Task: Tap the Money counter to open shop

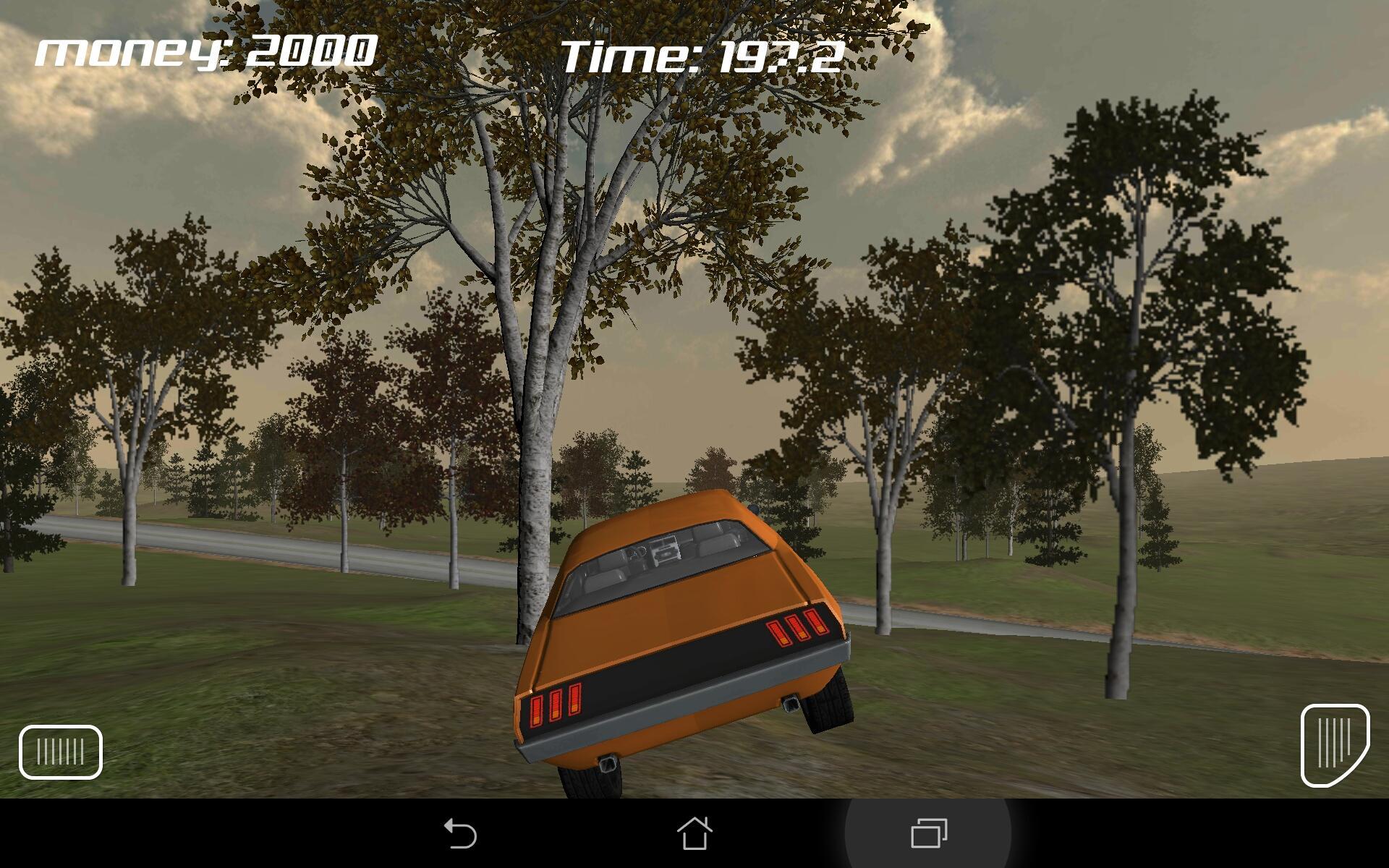Action: coord(205,51)
